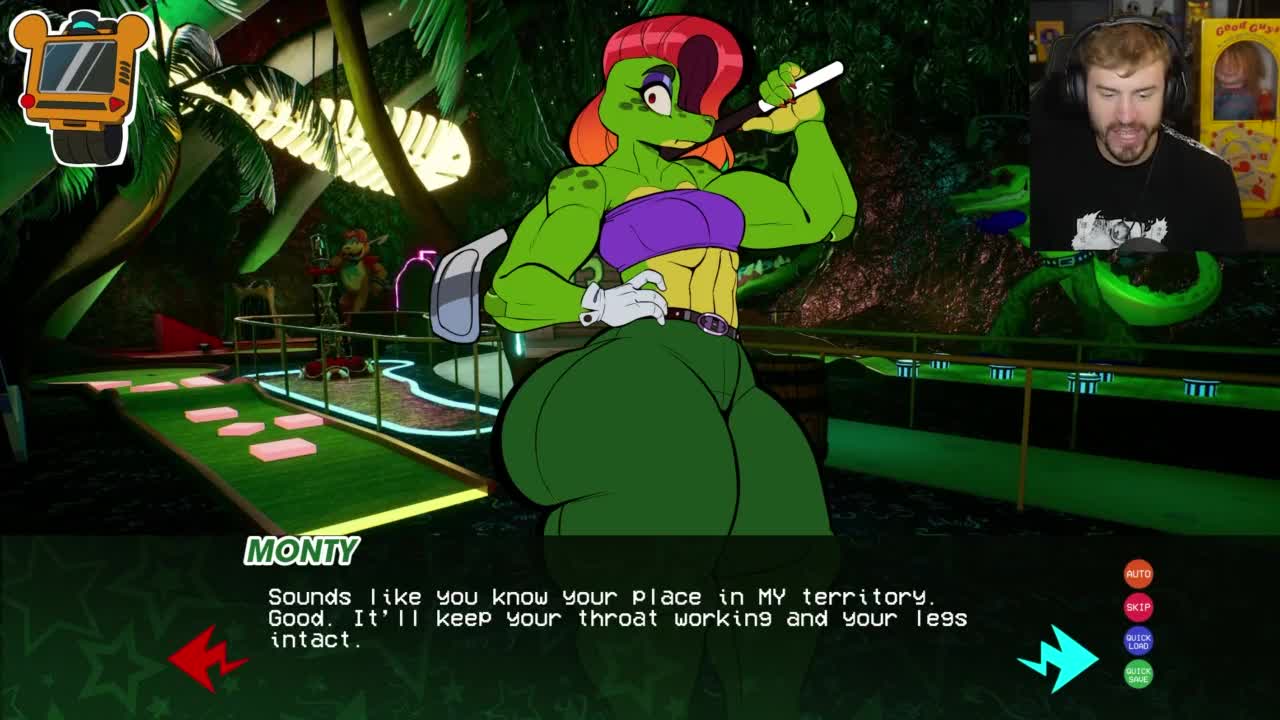Activate the pink SKIP button
The width and height of the screenshot is (1280, 720).
1138,607
